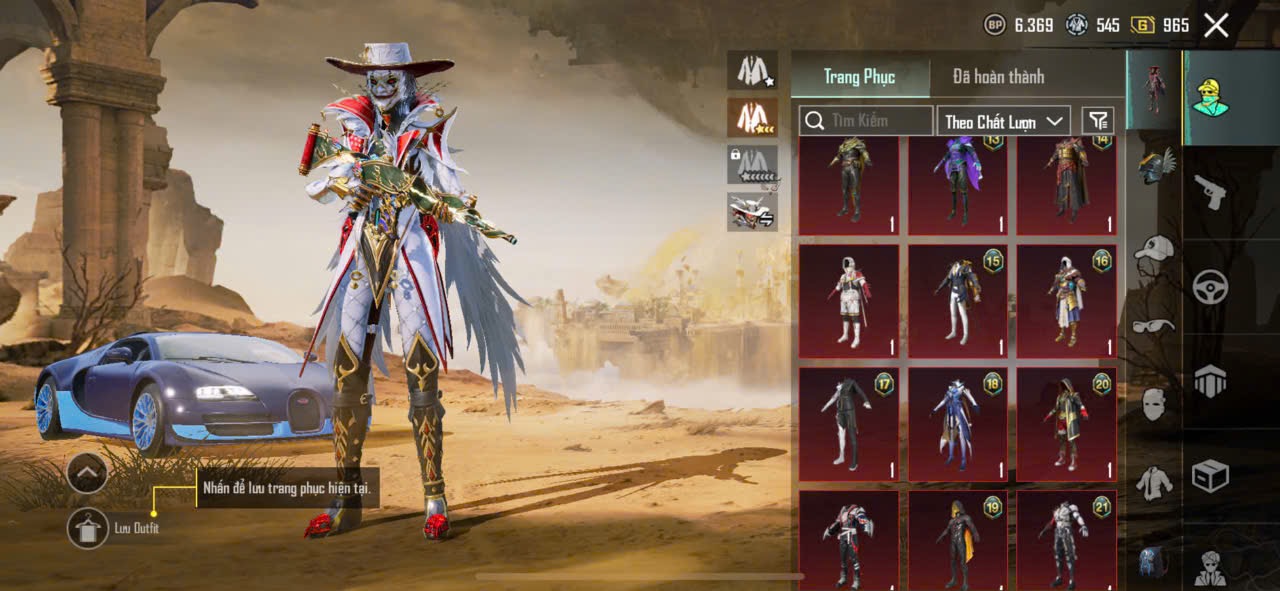Switch to the Trang Phục tab
This screenshot has width=1280, height=591.
pos(859,77)
